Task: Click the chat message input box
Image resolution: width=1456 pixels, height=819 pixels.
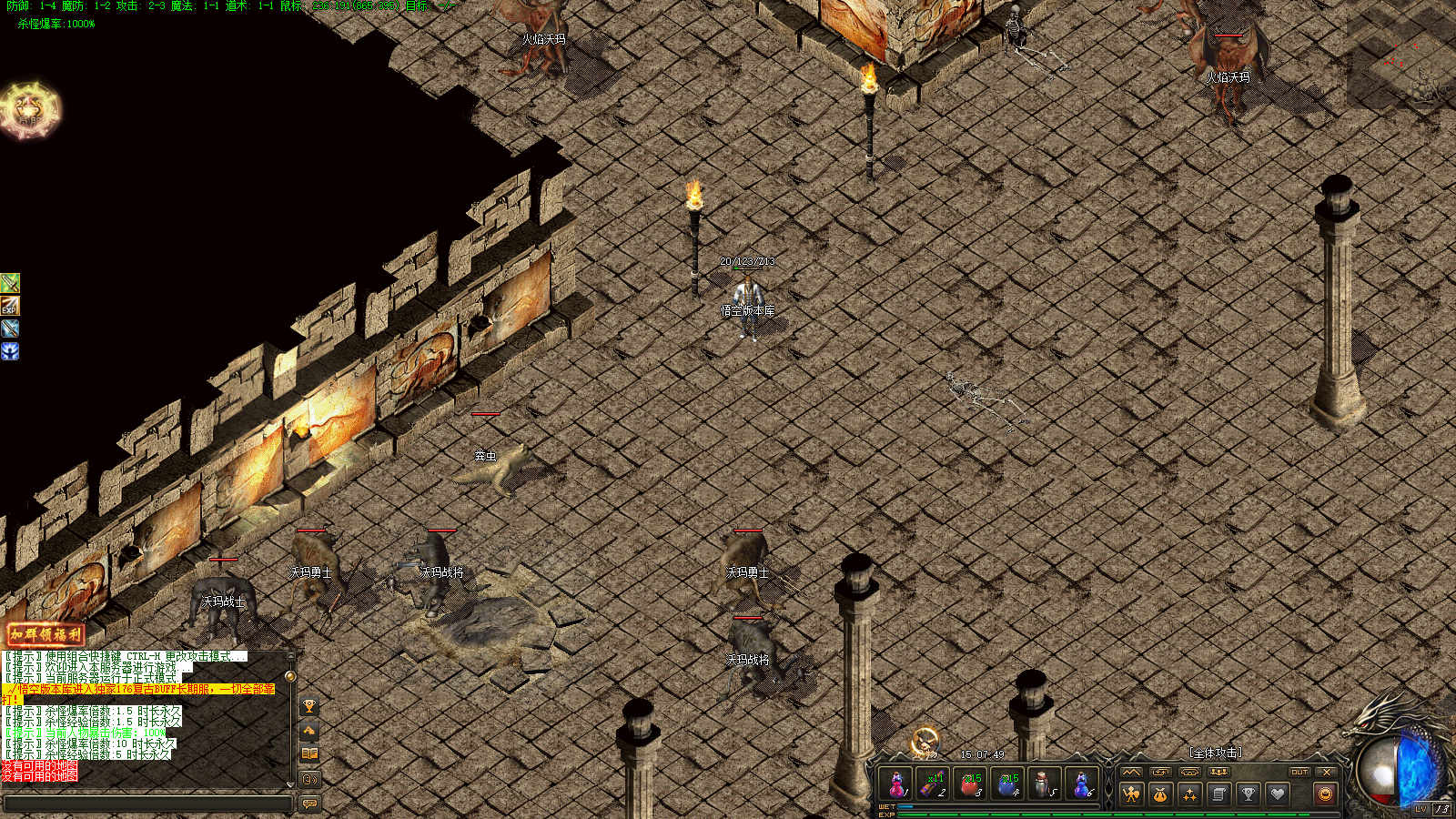Action: coord(147,804)
